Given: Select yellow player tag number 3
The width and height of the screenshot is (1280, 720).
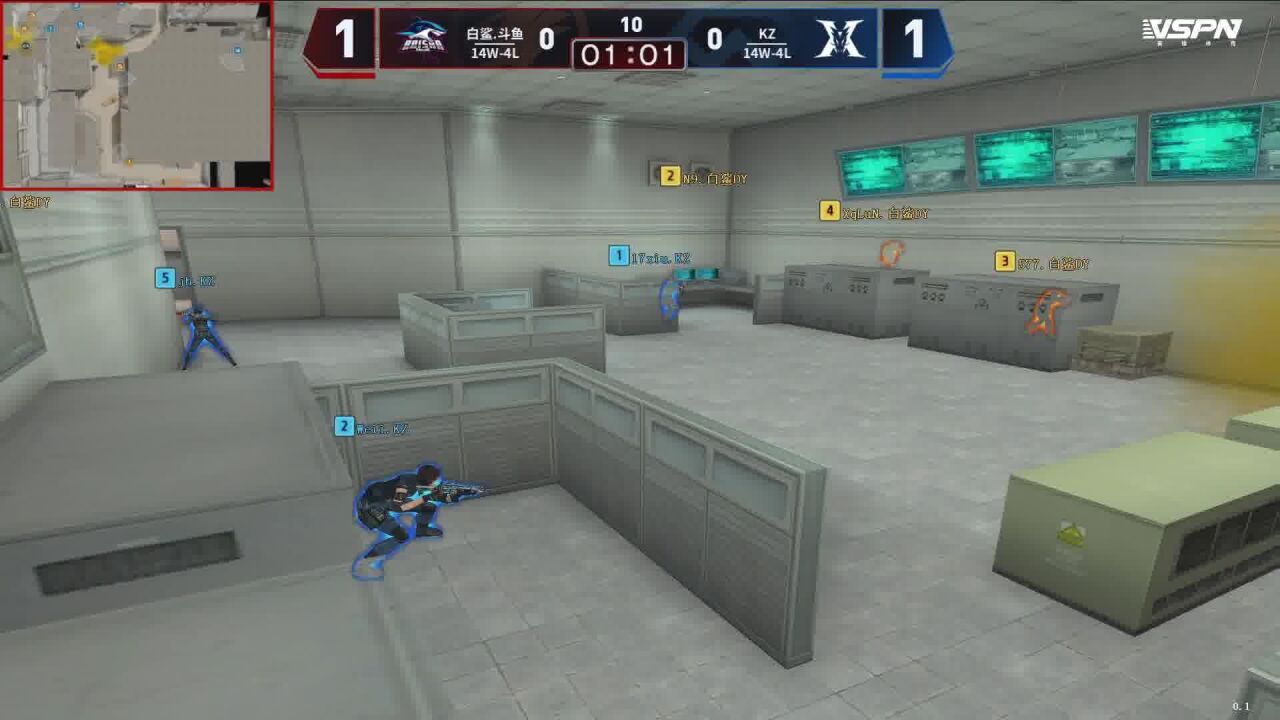Looking at the screenshot, I should 1005,262.
